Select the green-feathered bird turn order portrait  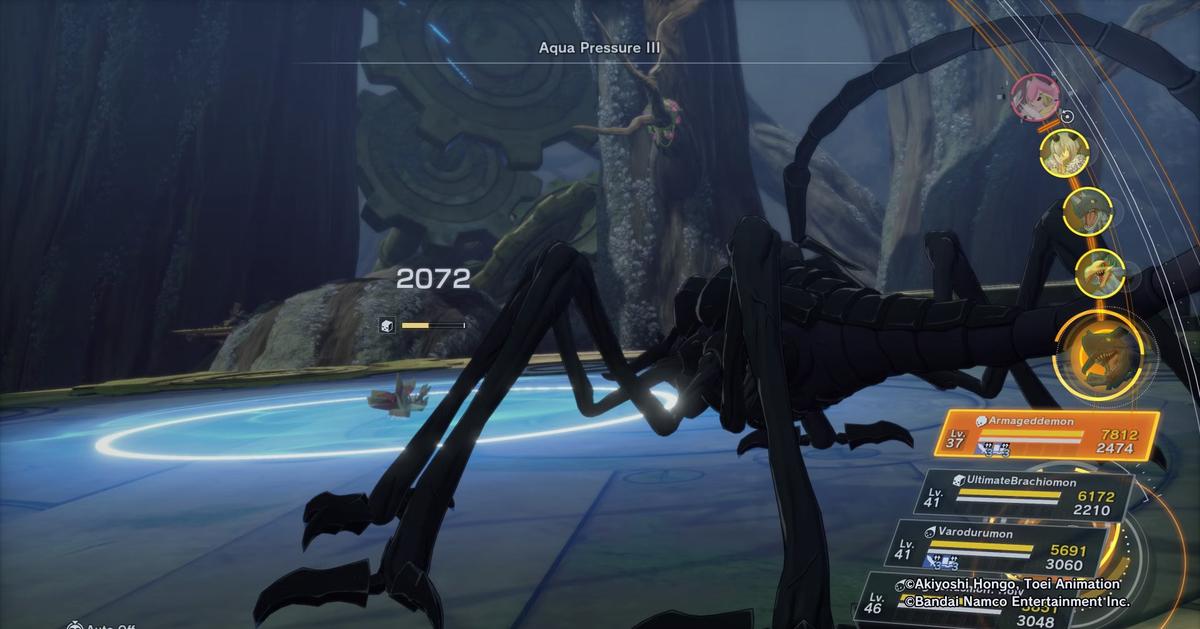click(x=1100, y=270)
